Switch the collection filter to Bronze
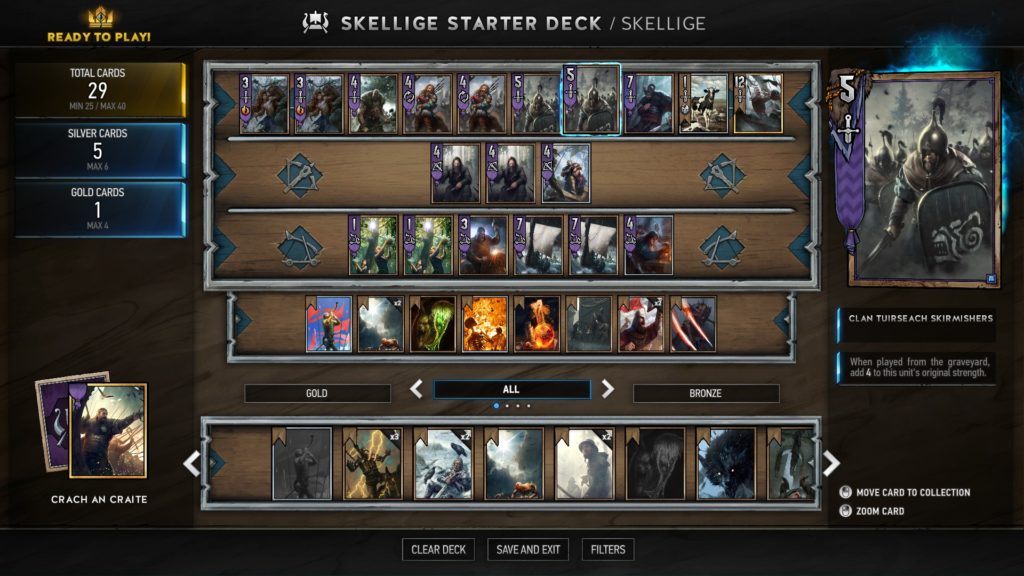This screenshot has height=576, width=1024. (x=706, y=393)
